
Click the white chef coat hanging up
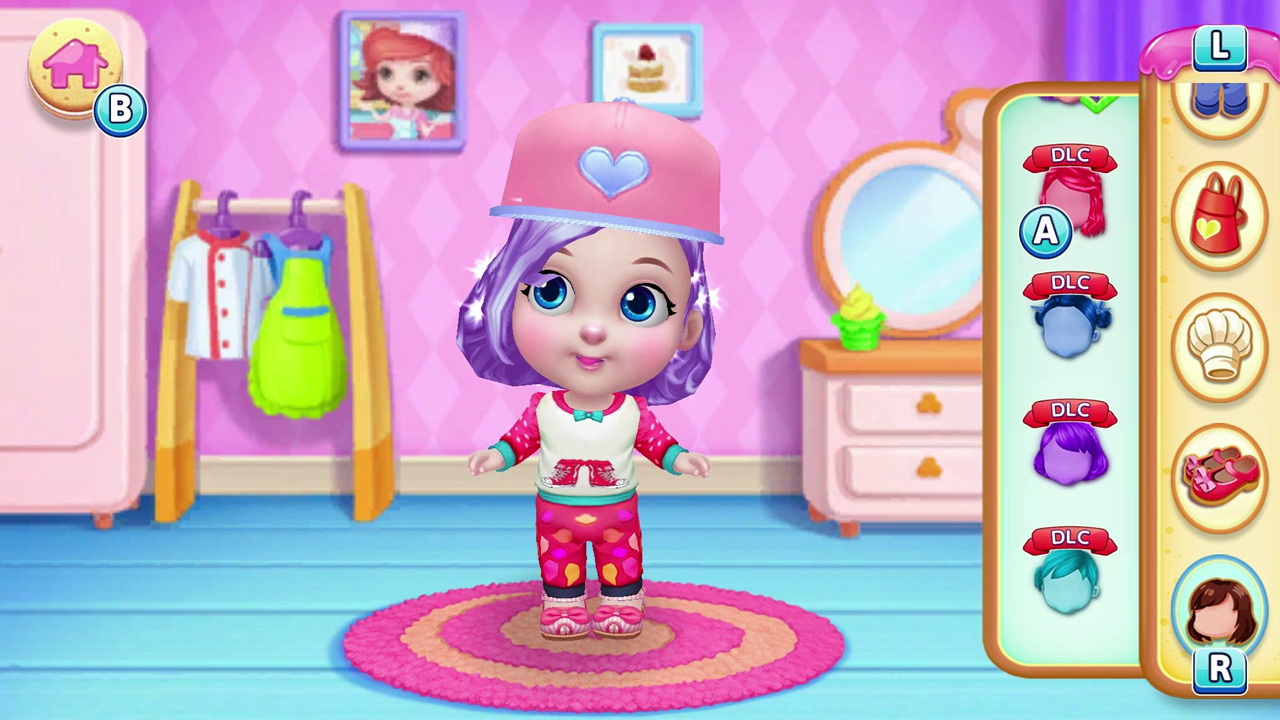tap(218, 290)
